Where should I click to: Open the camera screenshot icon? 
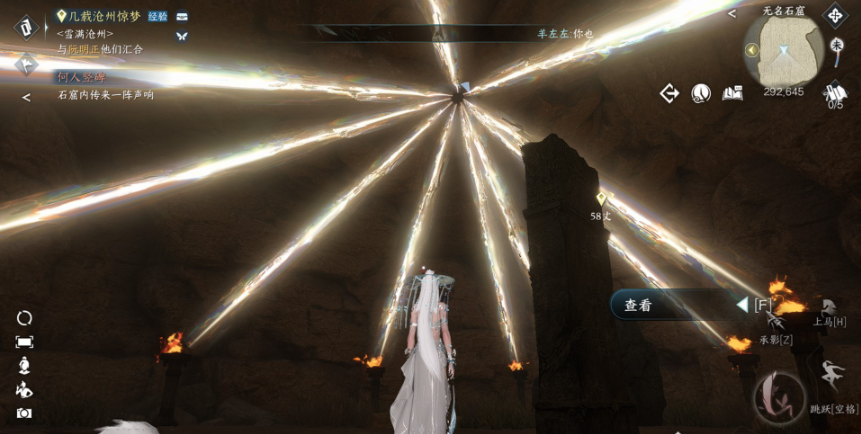click(x=24, y=413)
